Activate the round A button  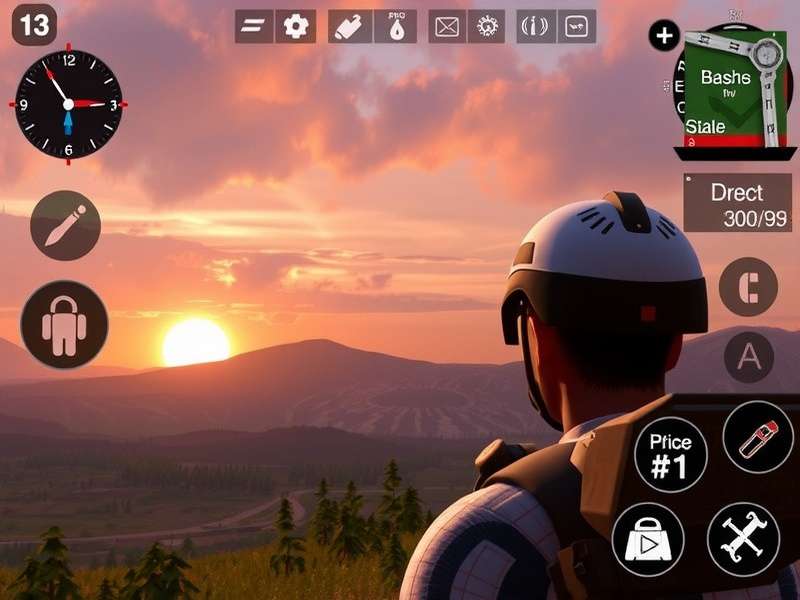(748, 358)
